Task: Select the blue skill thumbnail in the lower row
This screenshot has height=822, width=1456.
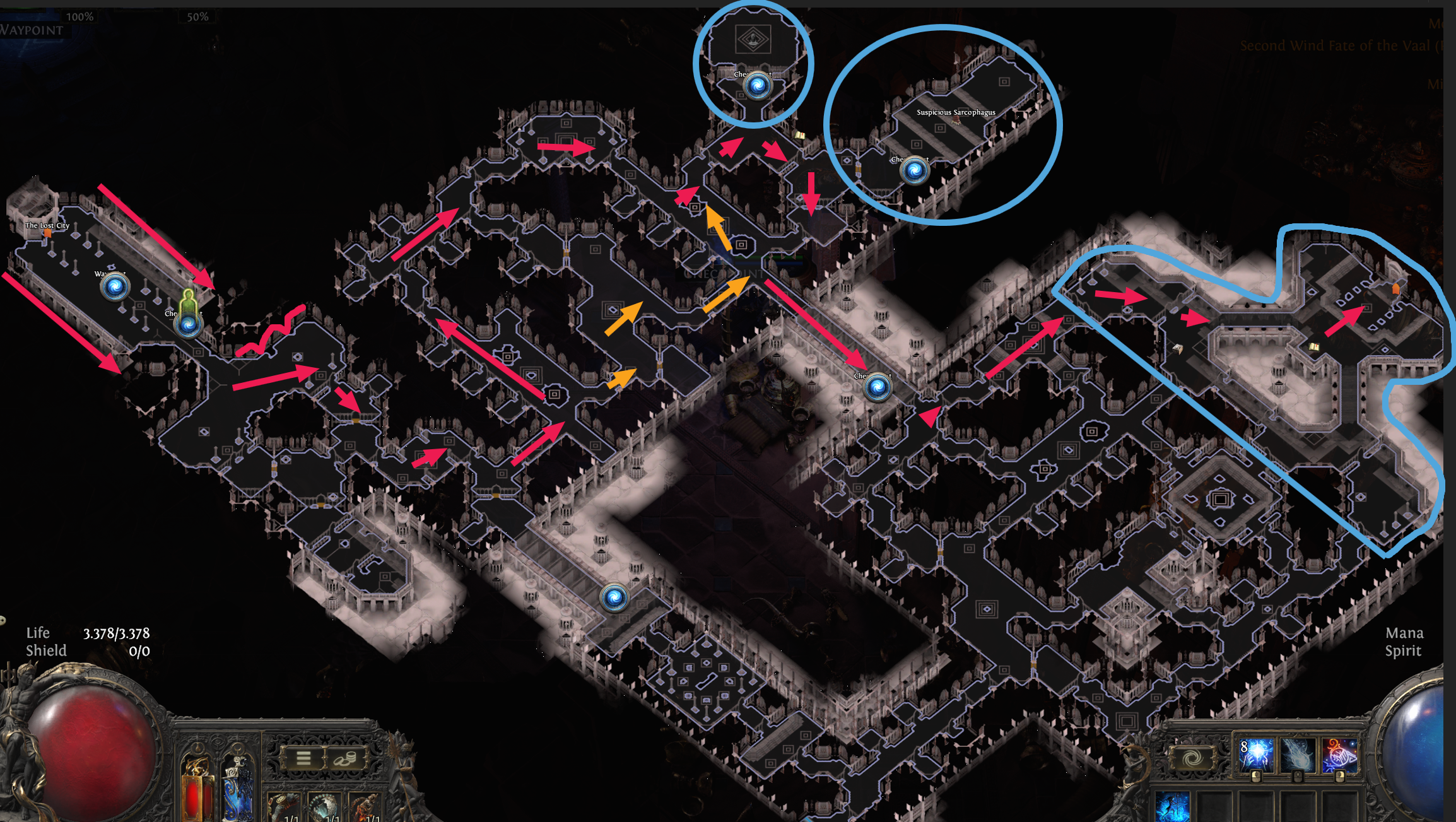Action: [1172, 806]
